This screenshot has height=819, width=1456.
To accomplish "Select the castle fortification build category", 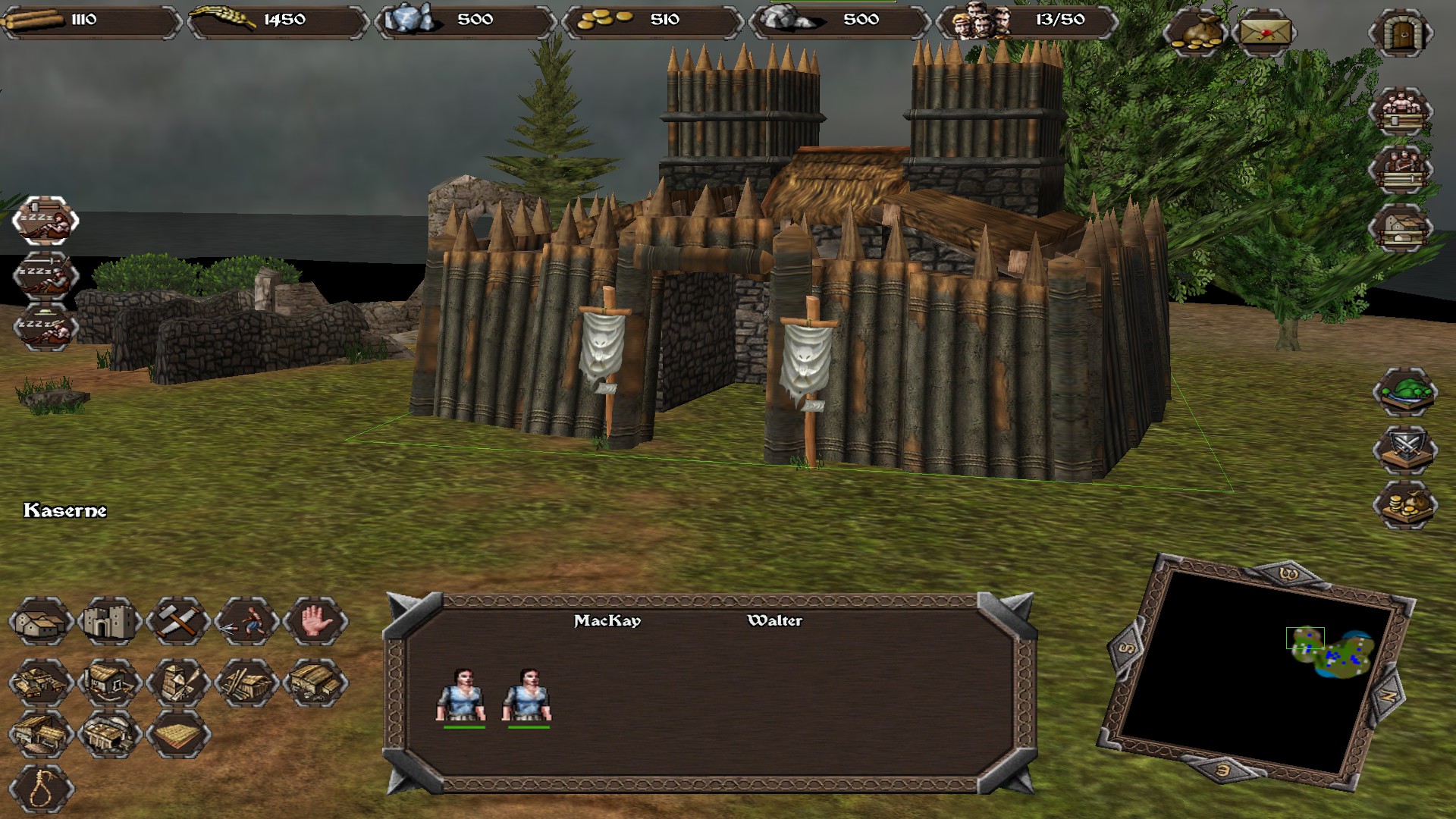I will (110, 622).
